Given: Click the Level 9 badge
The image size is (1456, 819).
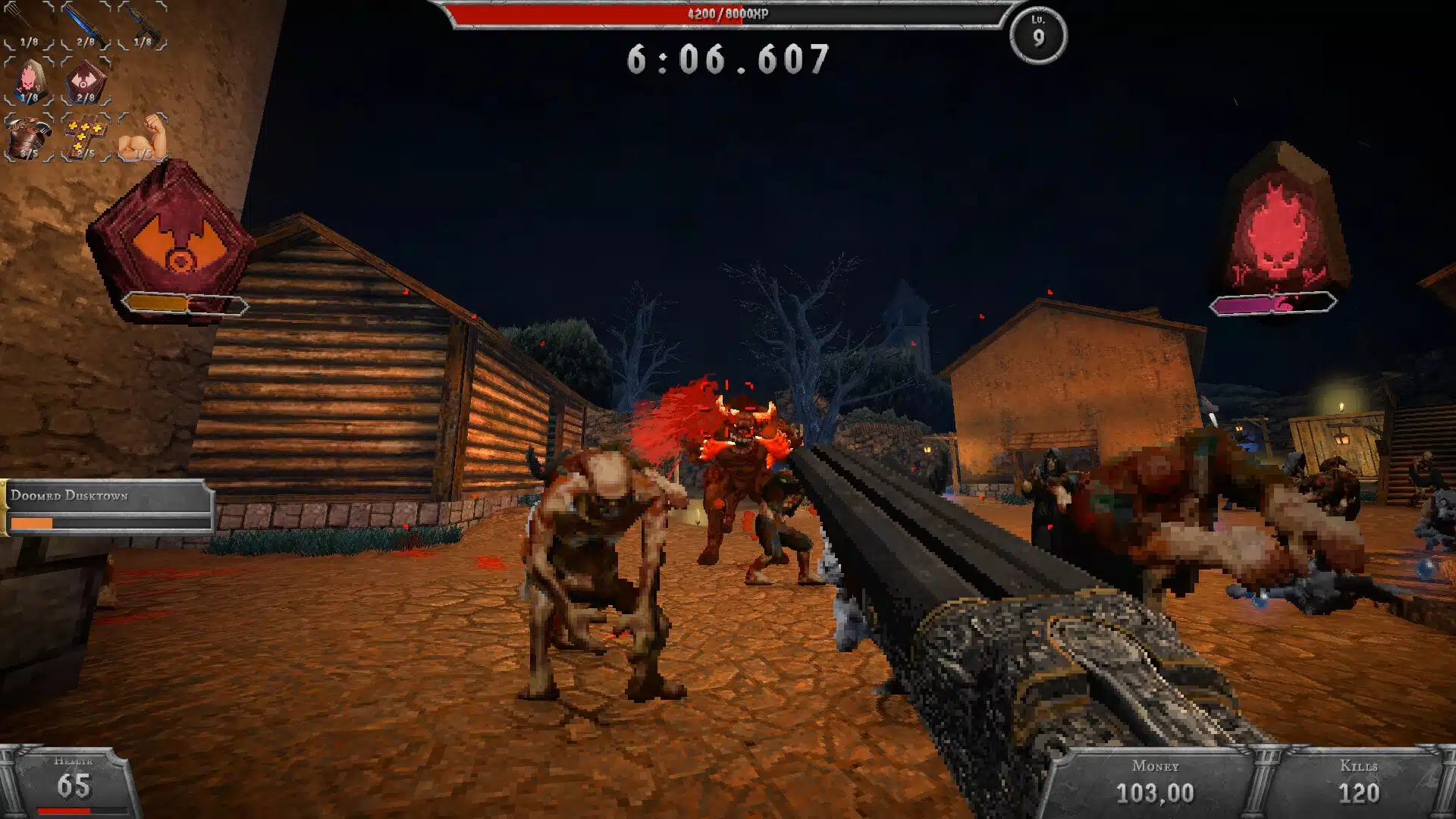Looking at the screenshot, I should [1037, 32].
